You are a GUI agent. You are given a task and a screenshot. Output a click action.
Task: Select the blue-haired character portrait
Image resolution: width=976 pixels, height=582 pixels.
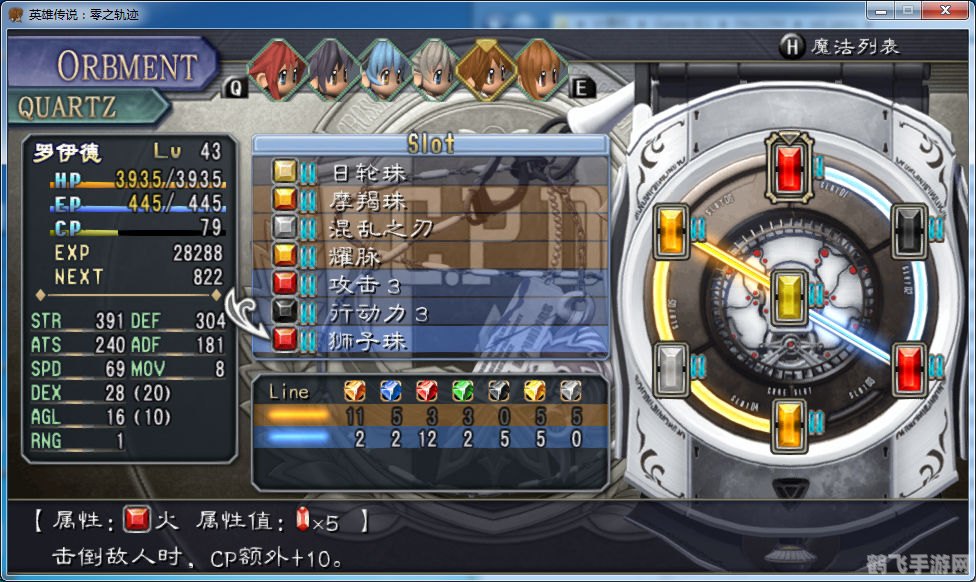[383, 70]
